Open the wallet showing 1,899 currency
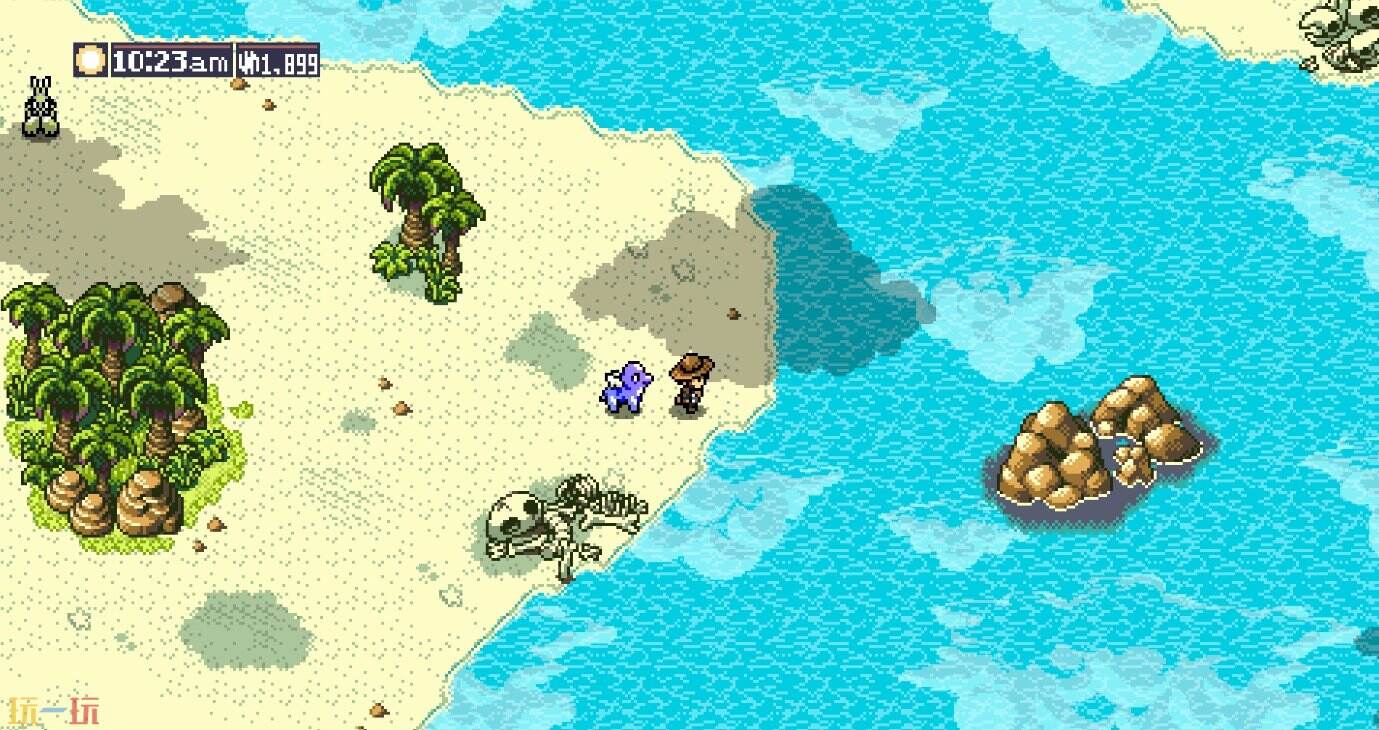The image size is (1379, 730). 278,61
